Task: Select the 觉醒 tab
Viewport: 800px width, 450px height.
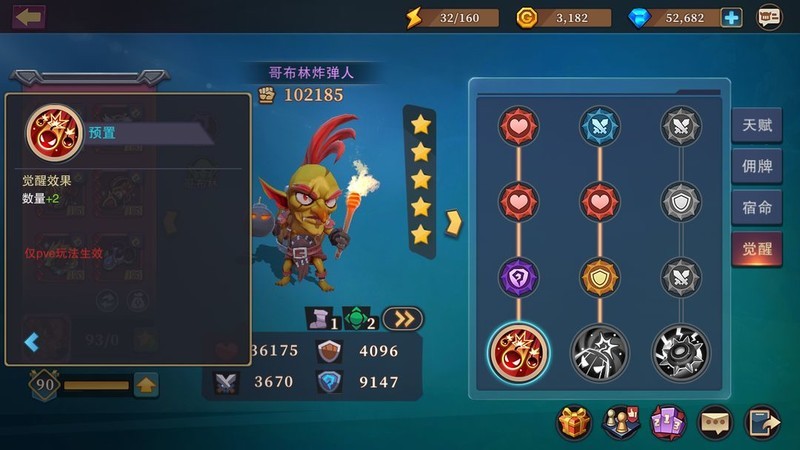Action: (x=757, y=249)
